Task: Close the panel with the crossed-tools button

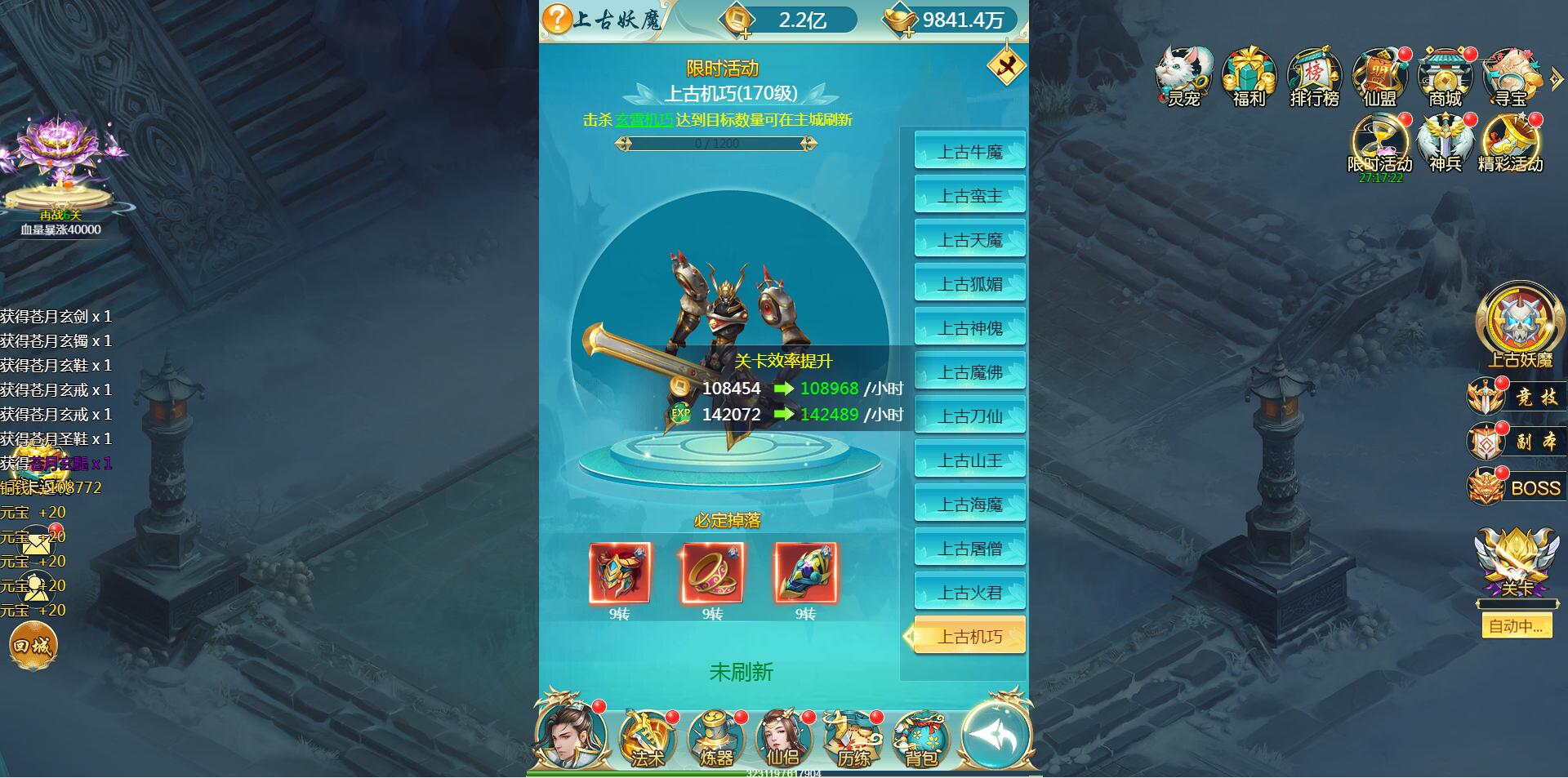Action: point(1006,67)
